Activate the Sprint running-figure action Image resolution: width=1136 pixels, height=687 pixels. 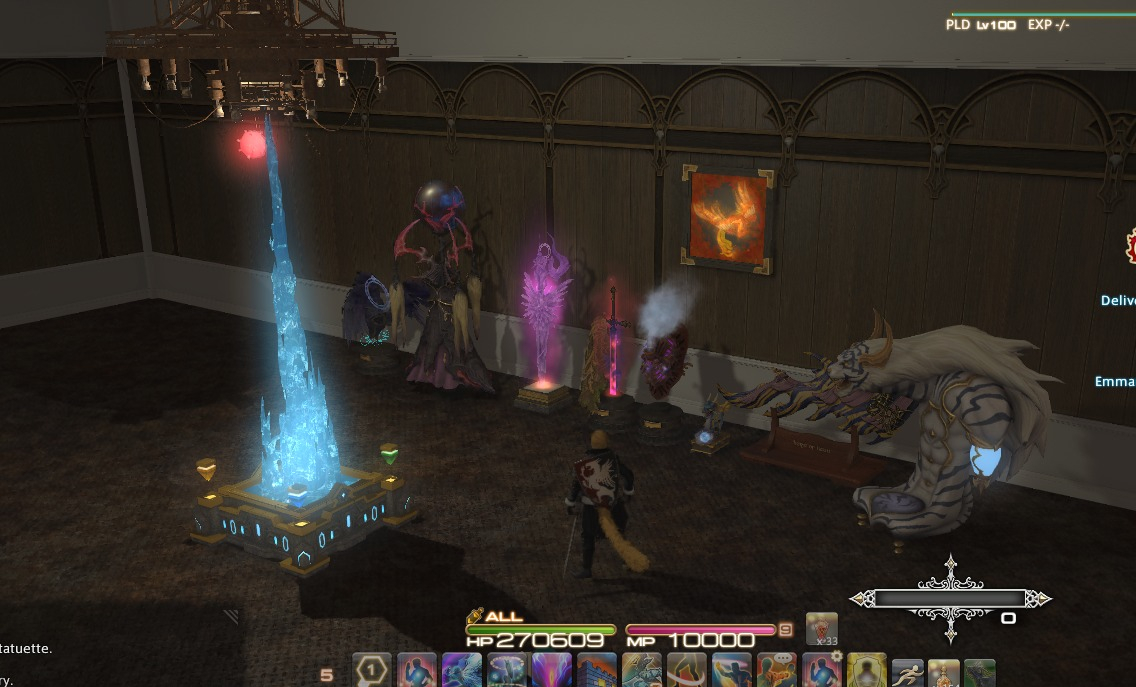pyautogui.click(x=907, y=672)
